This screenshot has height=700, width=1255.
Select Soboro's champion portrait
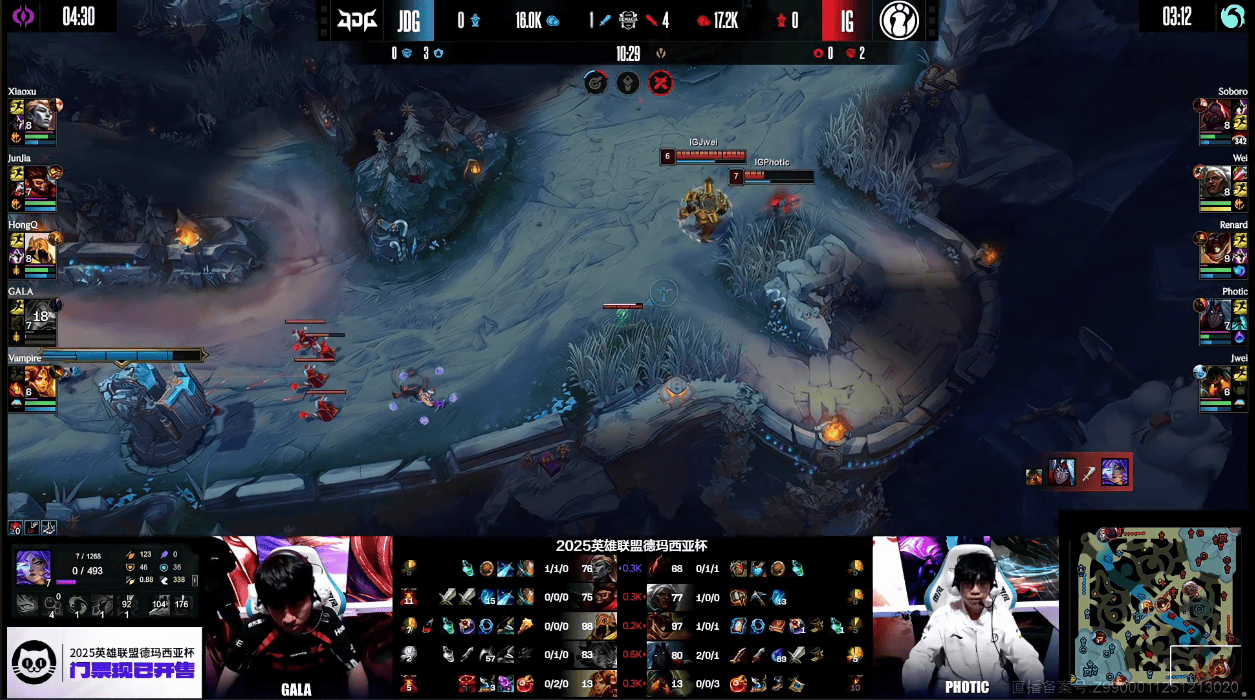click(1215, 114)
